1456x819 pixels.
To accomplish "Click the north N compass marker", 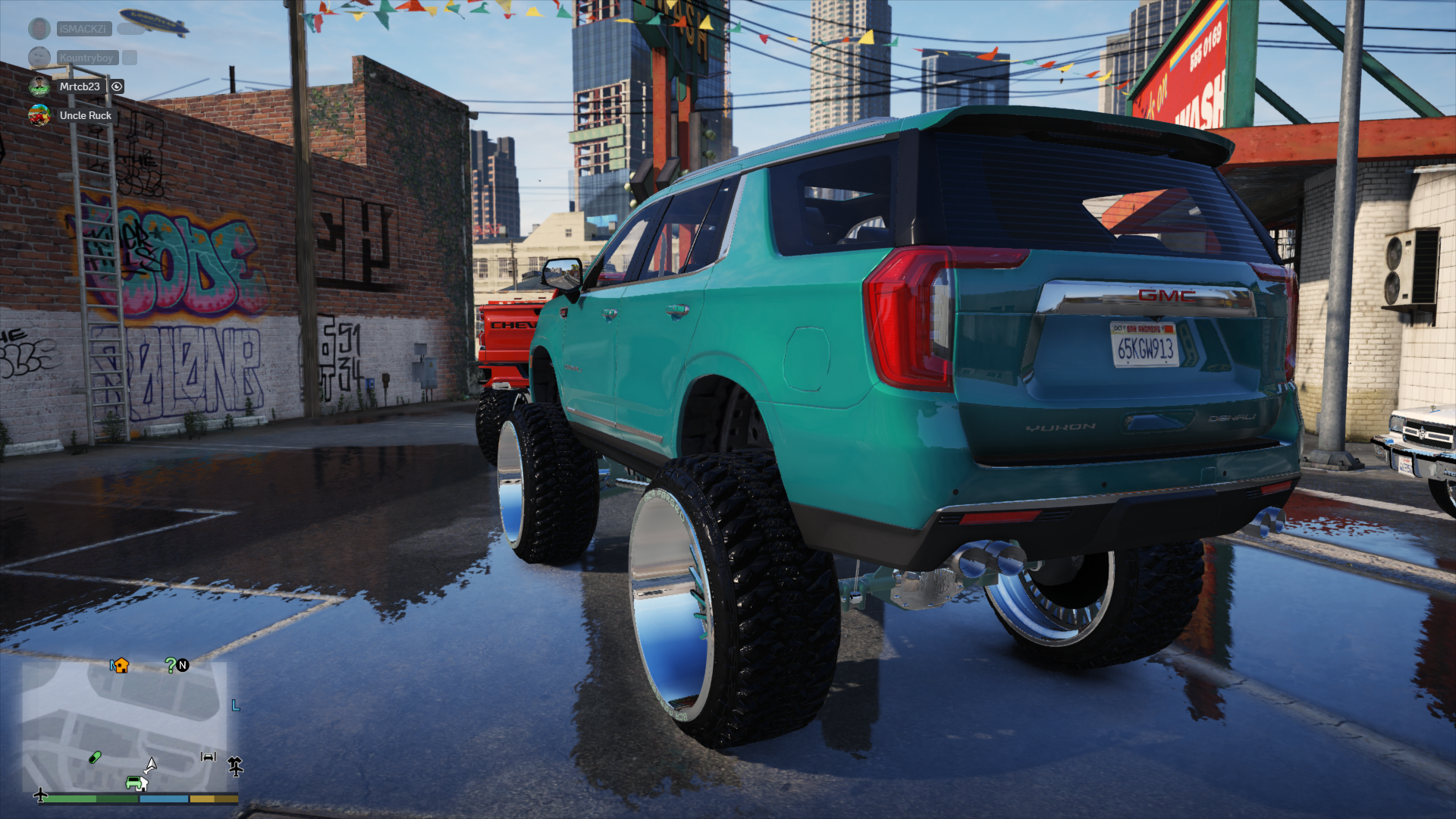I will pos(183,665).
